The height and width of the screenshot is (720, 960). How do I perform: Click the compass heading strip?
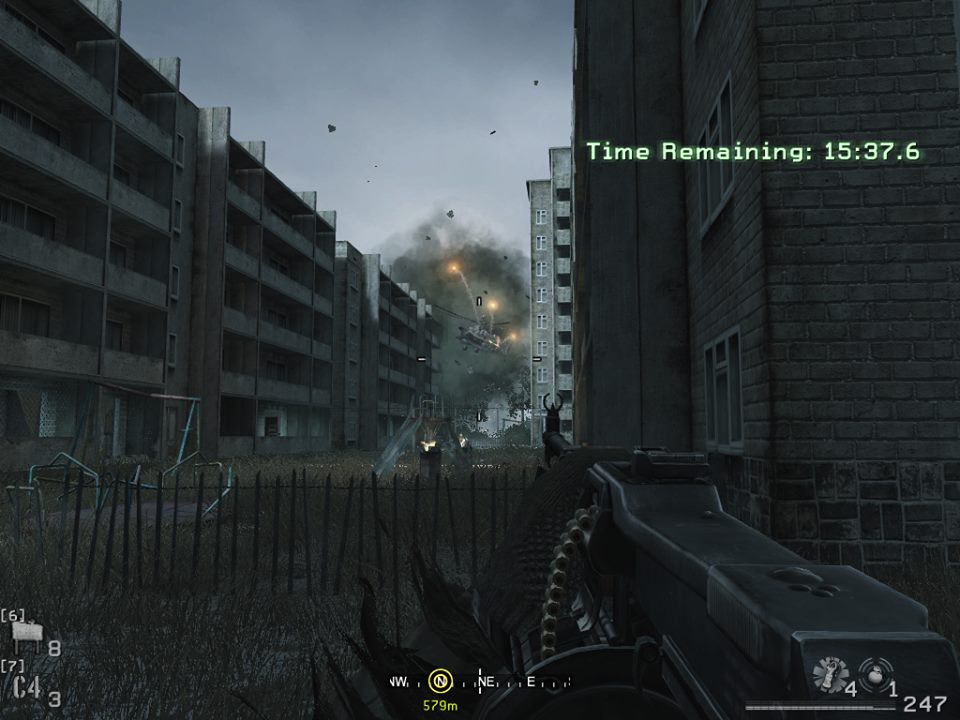click(480, 682)
